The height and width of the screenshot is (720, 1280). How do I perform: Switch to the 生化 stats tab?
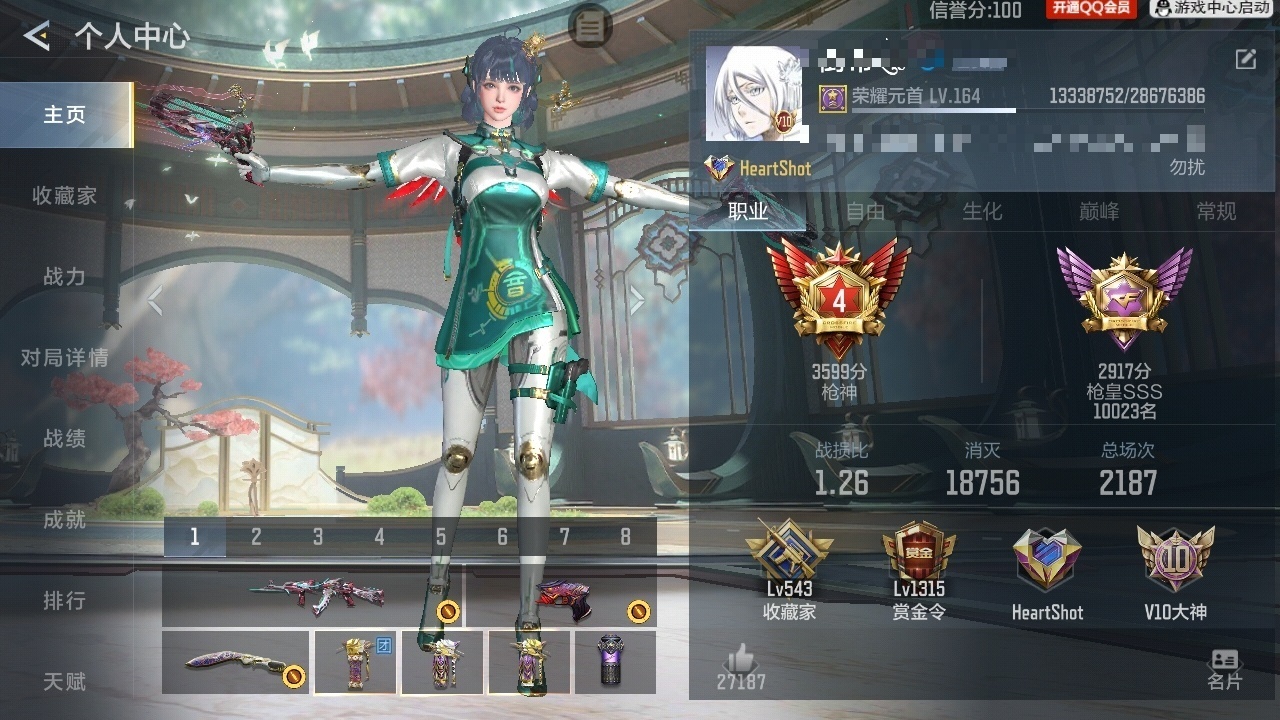tap(982, 212)
